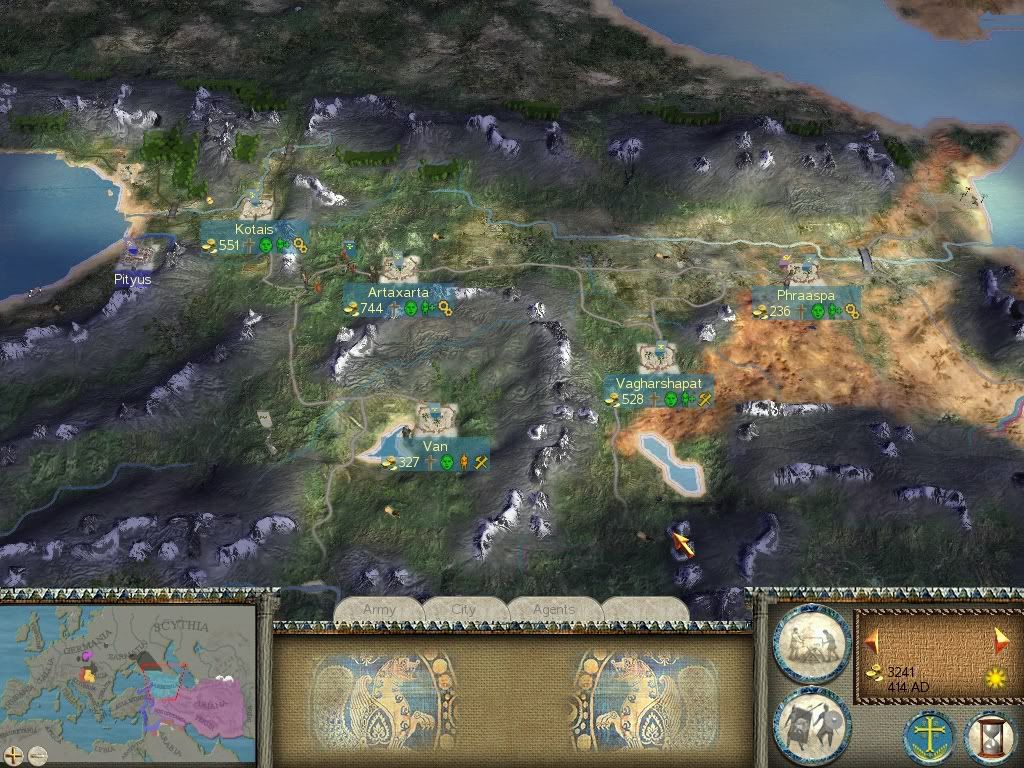
Task: Select the Artaxarta settlement banner
Action: (398, 300)
